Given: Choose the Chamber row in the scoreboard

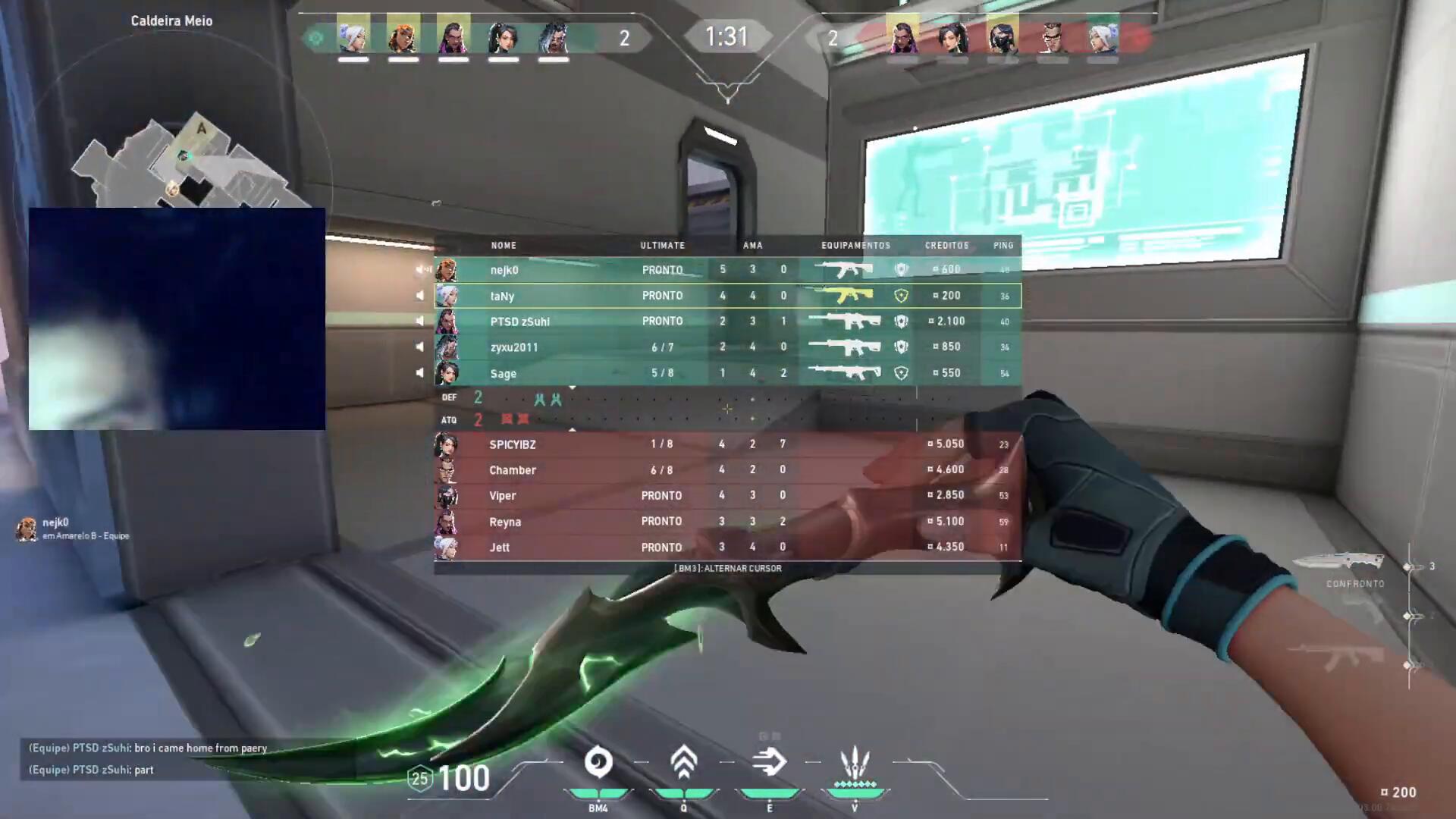Looking at the screenshot, I should pos(726,470).
